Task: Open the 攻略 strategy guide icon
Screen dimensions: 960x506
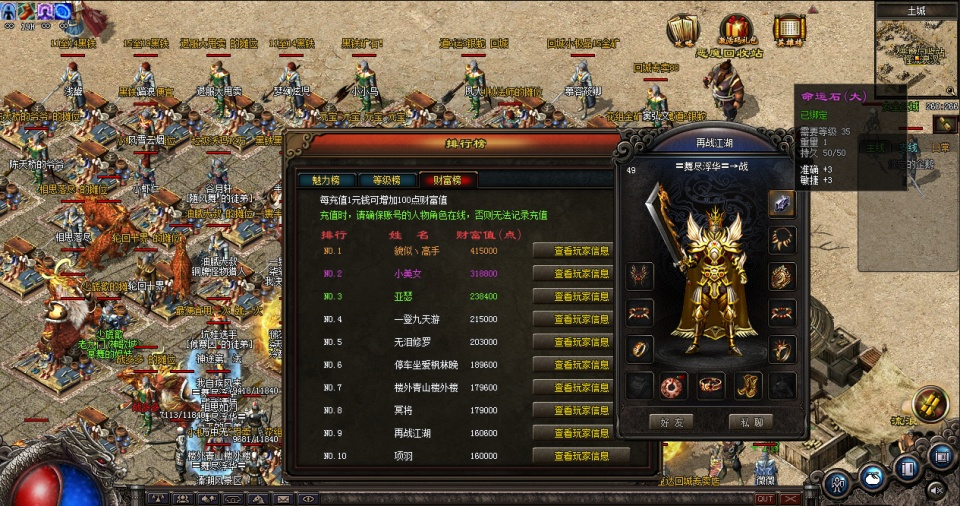Action: pos(684,31)
